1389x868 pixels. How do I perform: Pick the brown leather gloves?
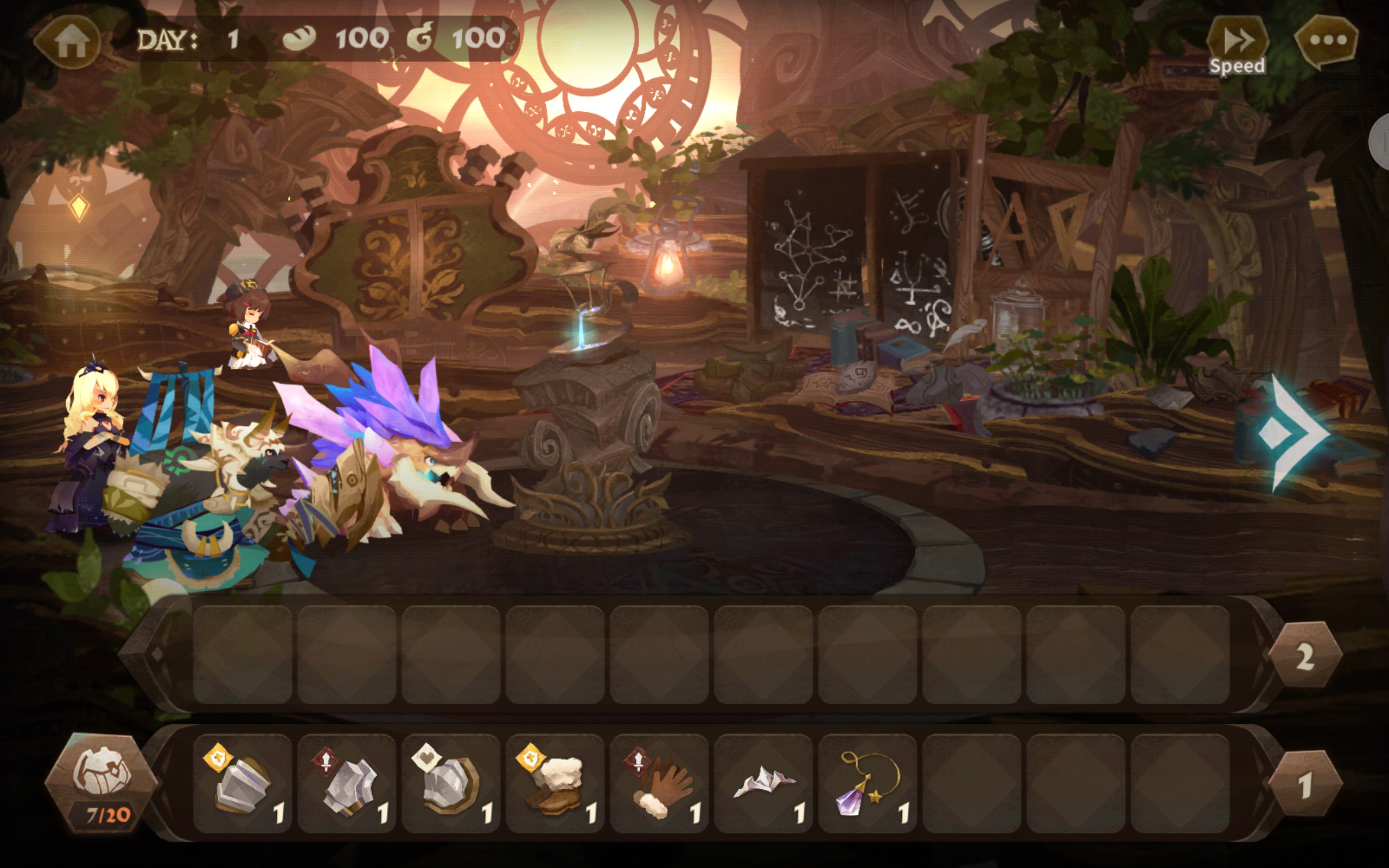(659, 783)
